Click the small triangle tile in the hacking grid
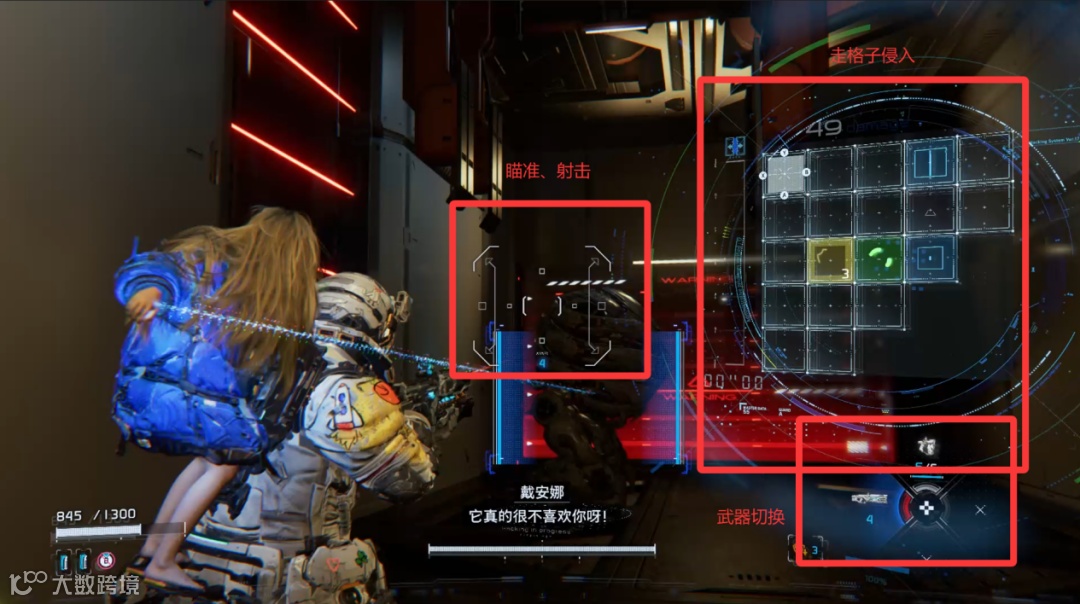1080x604 pixels. tap(931, 212)
